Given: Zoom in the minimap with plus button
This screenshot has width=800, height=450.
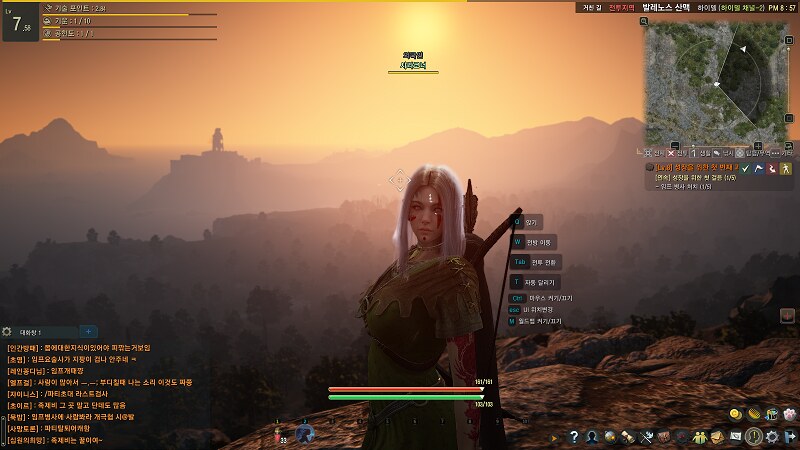Looking at the screenshot, I should click(757, 145).
